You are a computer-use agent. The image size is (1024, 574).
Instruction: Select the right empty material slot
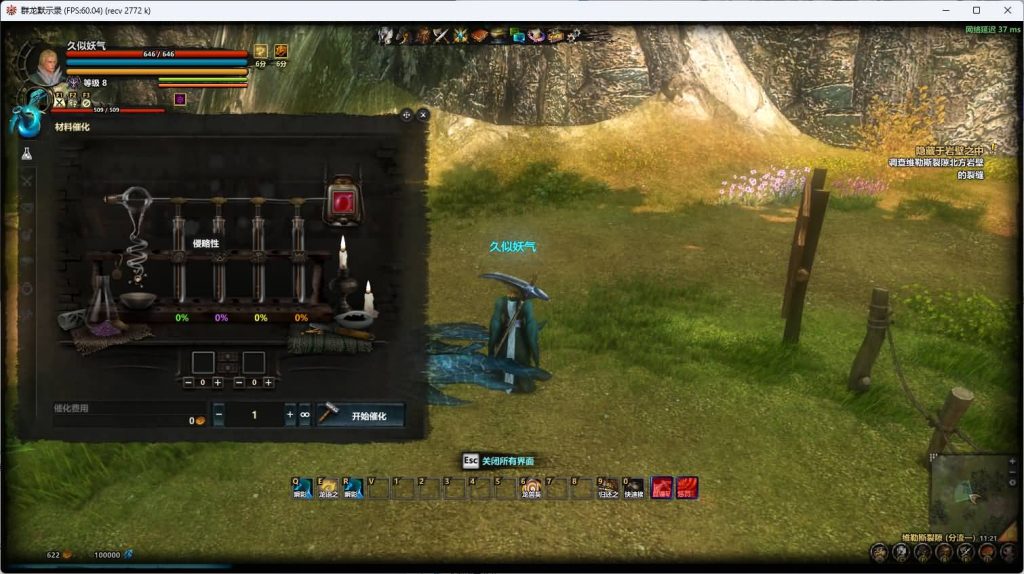(x=254, y=362)
